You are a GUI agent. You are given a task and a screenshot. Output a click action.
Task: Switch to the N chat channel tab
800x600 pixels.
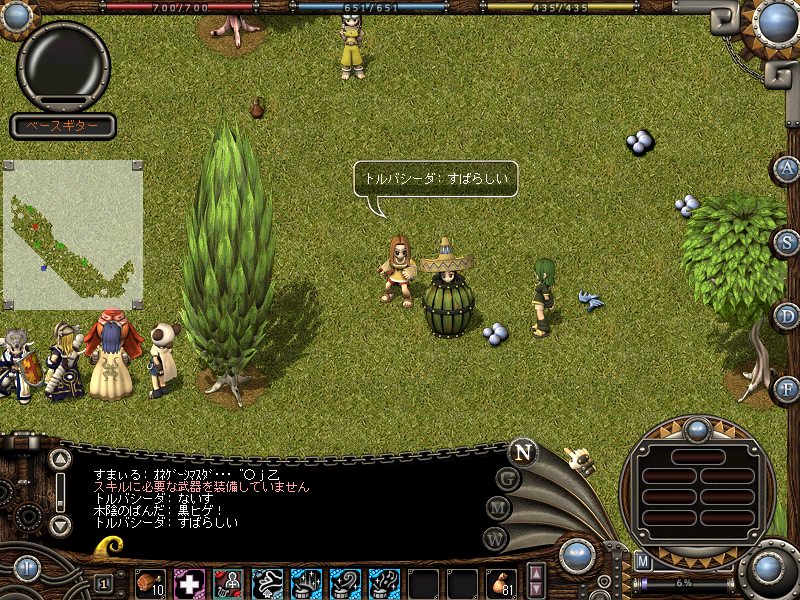click(x=521, y=452)
